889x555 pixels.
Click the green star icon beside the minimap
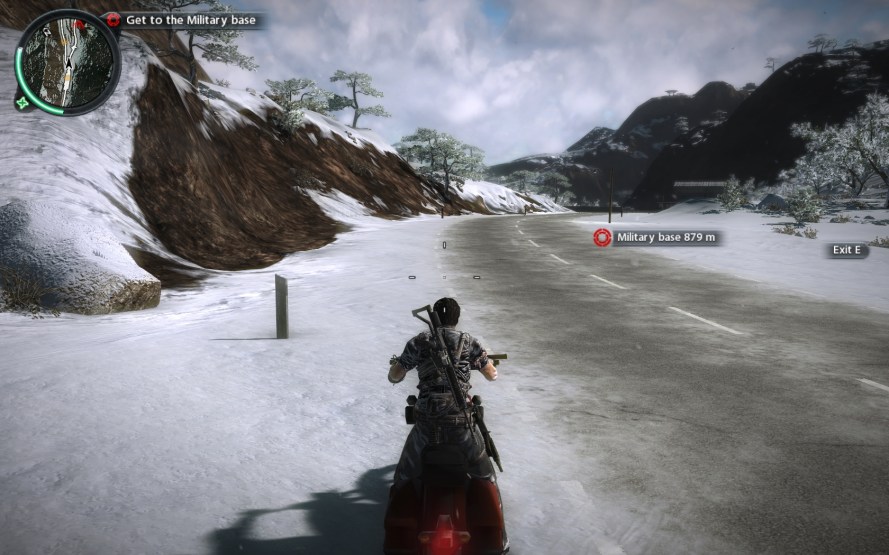click(x=21, y=101)
